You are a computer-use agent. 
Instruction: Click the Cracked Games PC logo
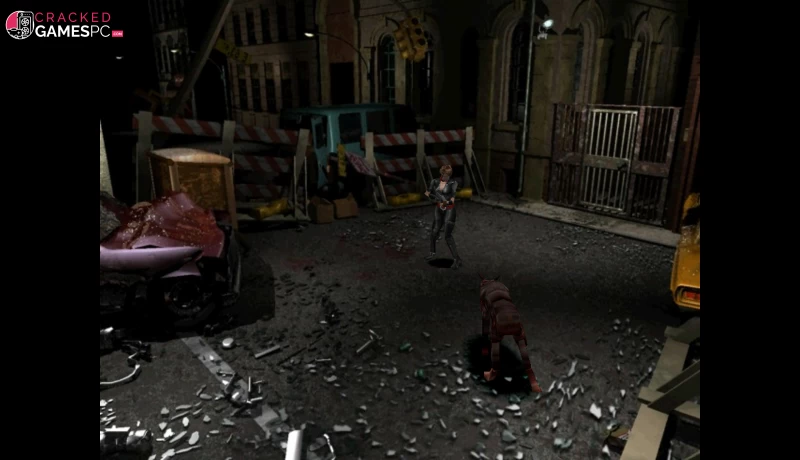pyautogui.click(x=64, y=25)
